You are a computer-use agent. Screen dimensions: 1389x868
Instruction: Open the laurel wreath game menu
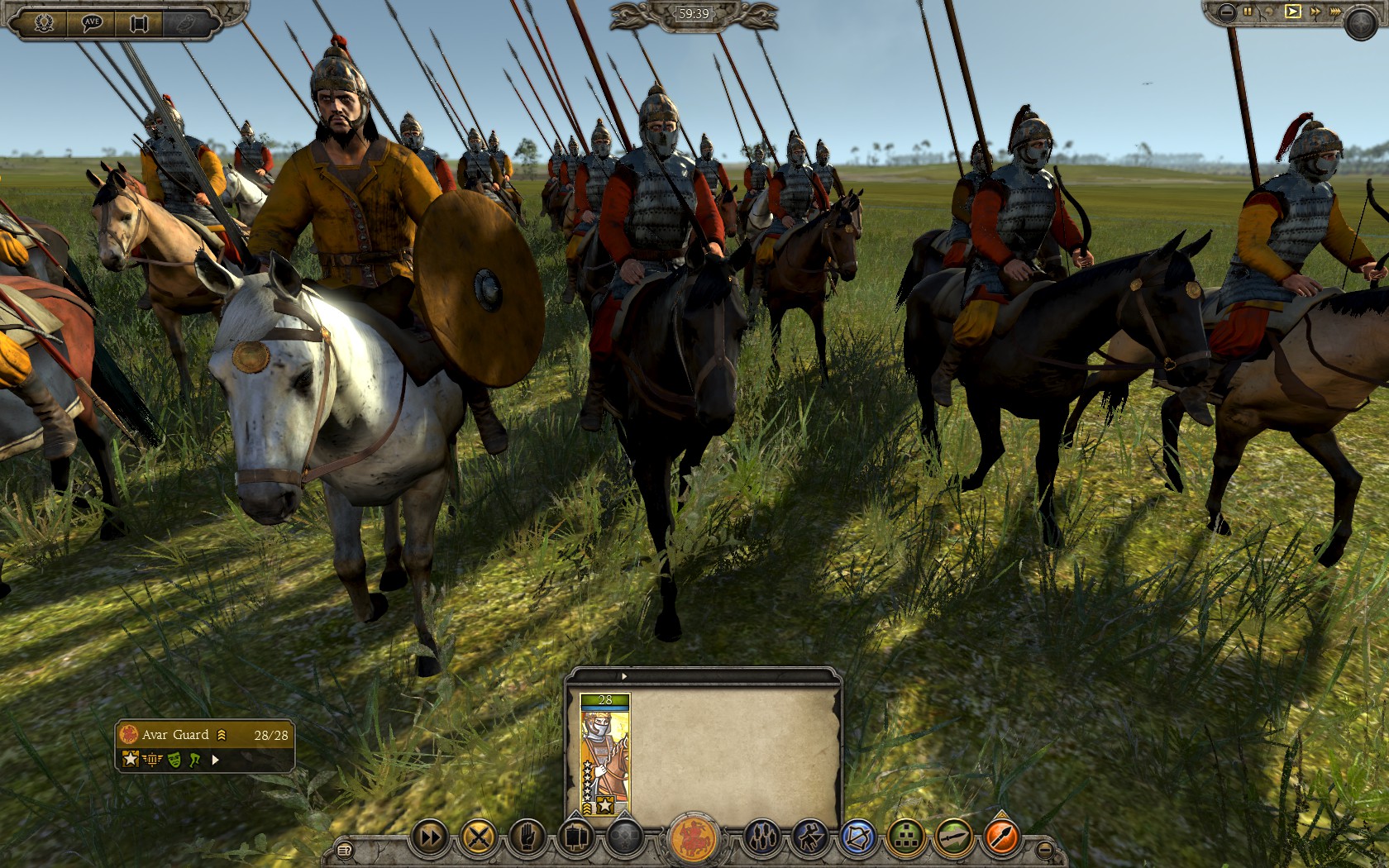click(44, 22)
